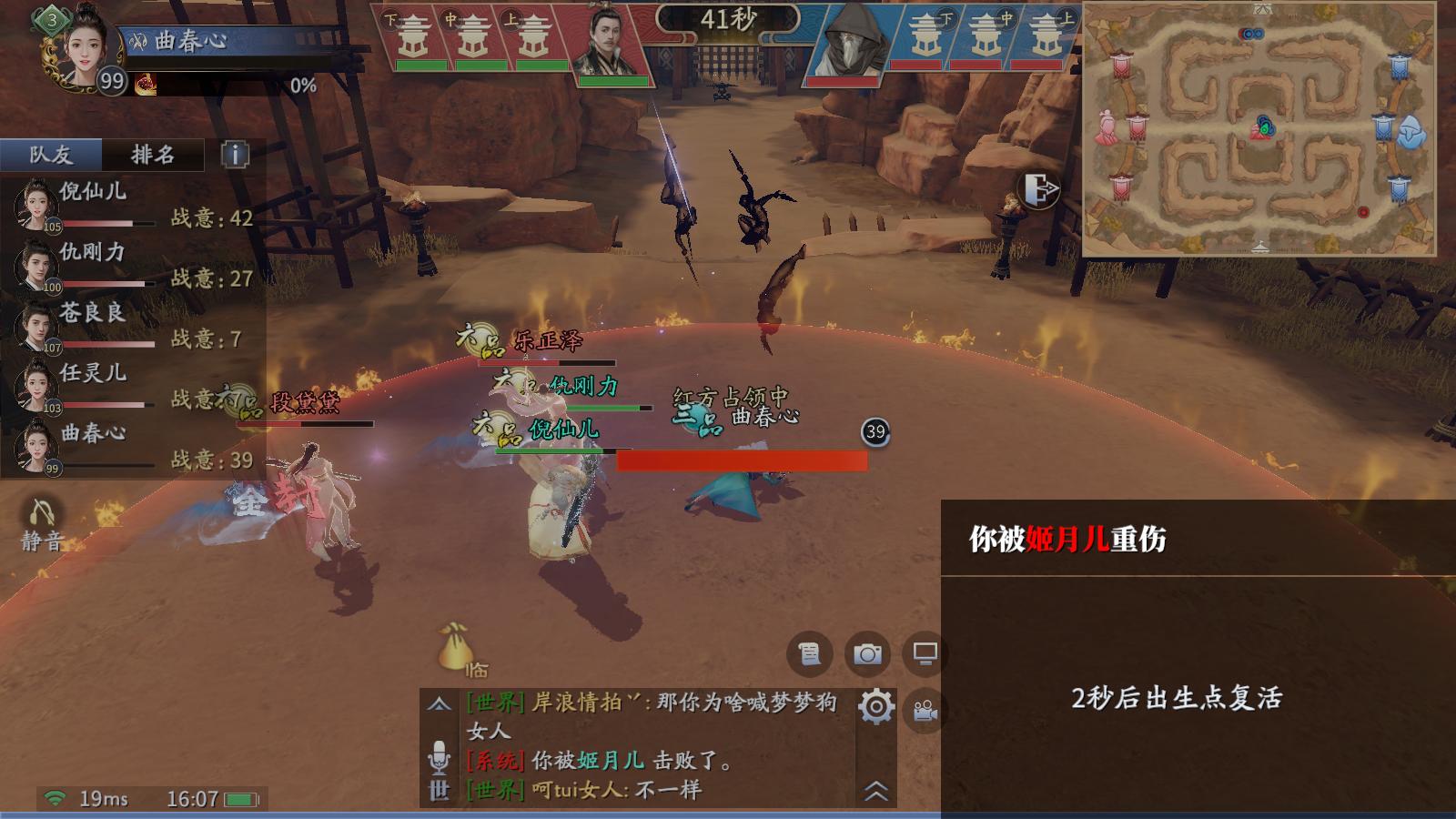1456x819 pixels.
Task: Click the exit battlefield door icon
Action: tap(1040, 189)
